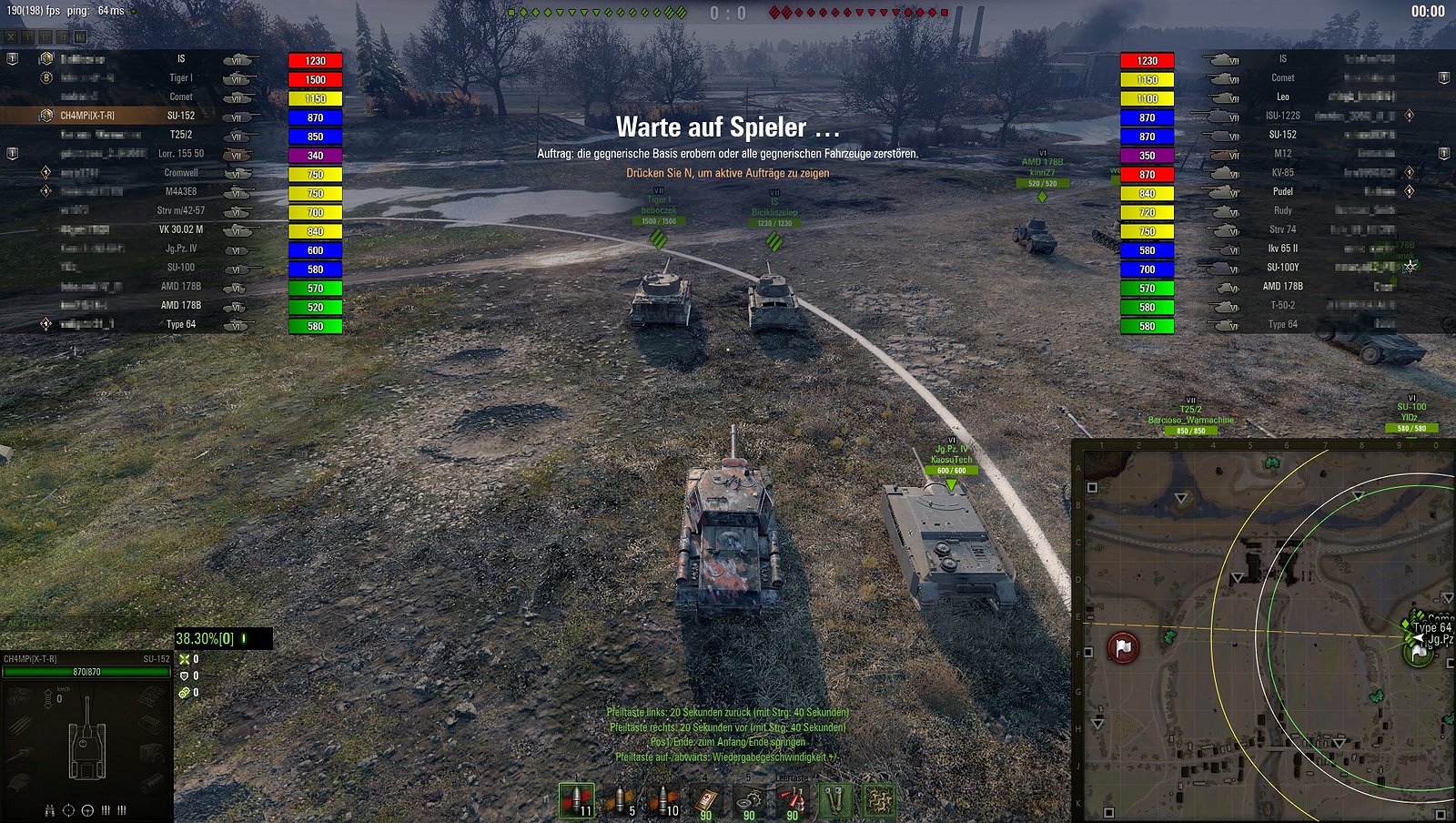
Task: Click the camouflage net equipment icon
Action: point(881,801)
